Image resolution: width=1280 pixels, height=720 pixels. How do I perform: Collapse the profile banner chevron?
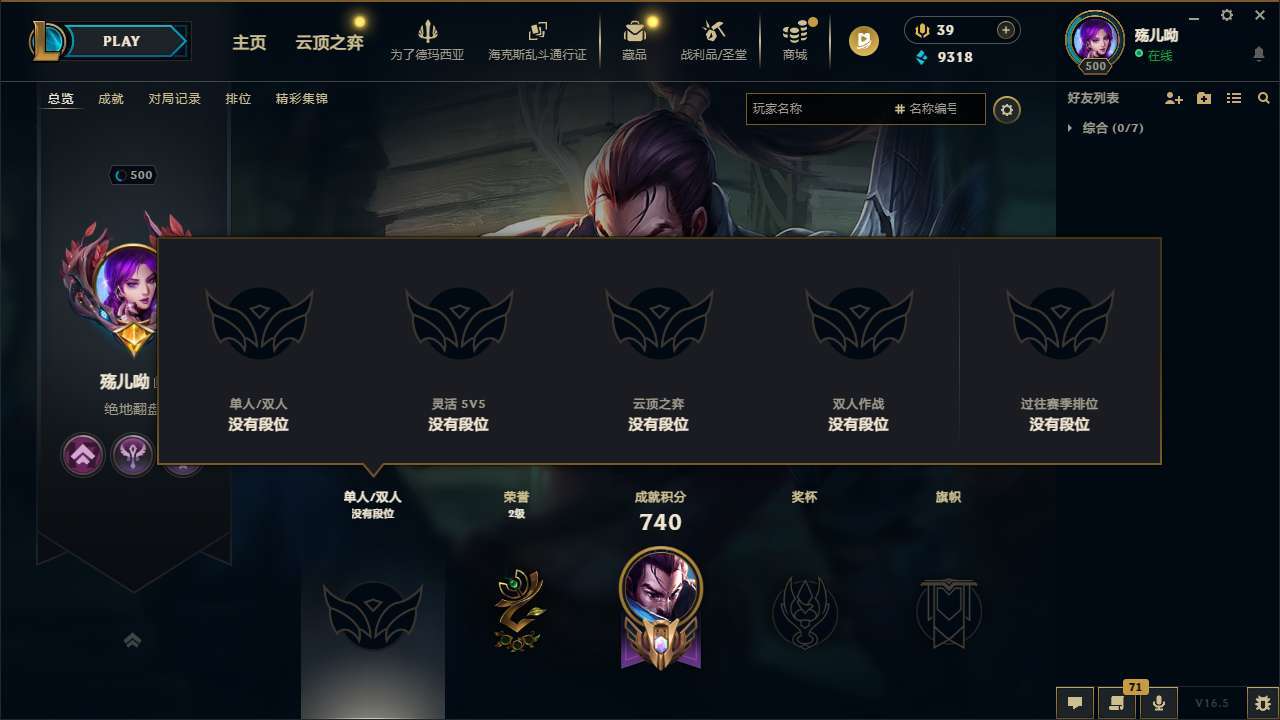[x=132, y=639]
